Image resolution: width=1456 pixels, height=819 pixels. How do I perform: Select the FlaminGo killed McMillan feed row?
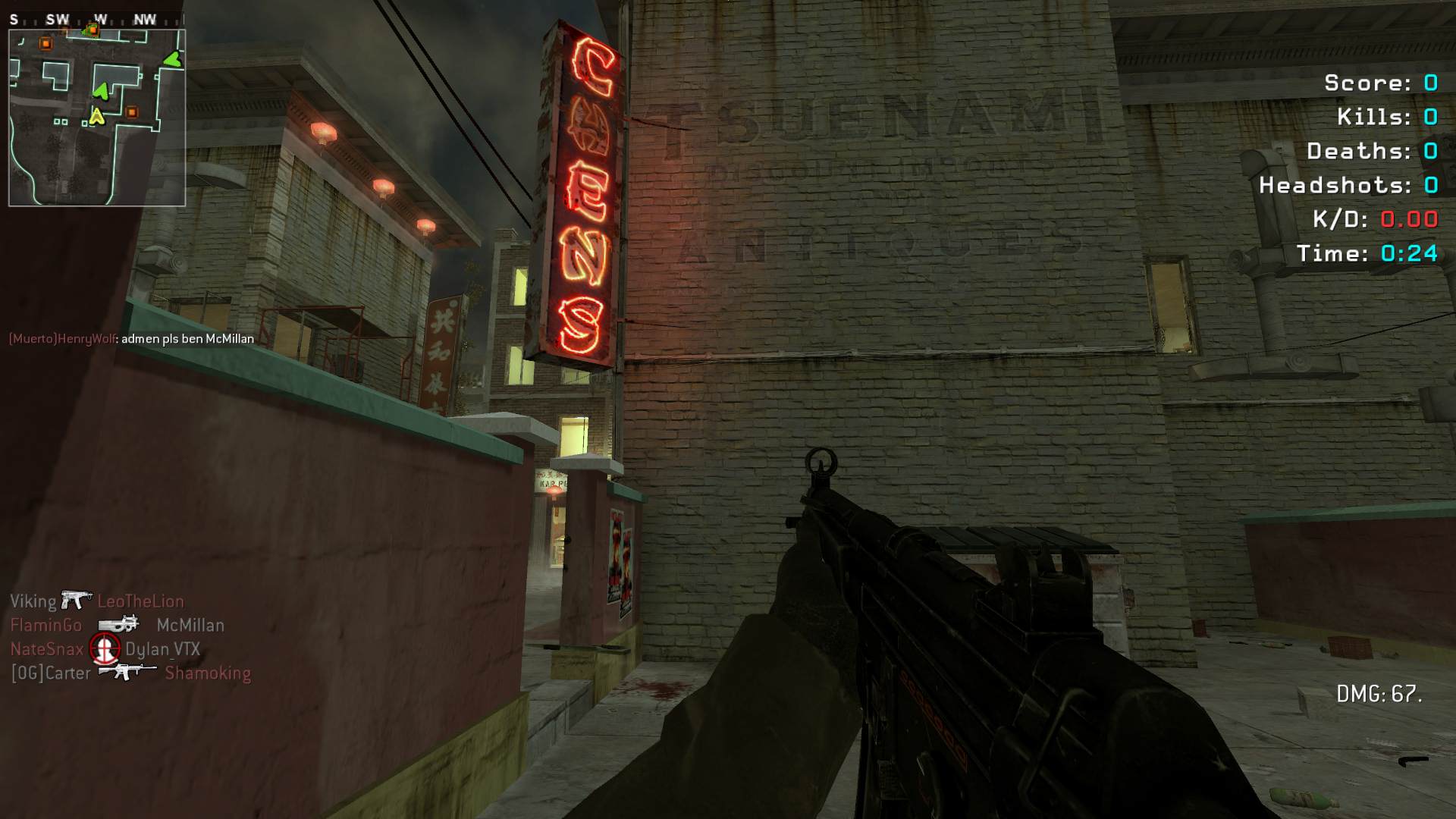pos(118,626)
